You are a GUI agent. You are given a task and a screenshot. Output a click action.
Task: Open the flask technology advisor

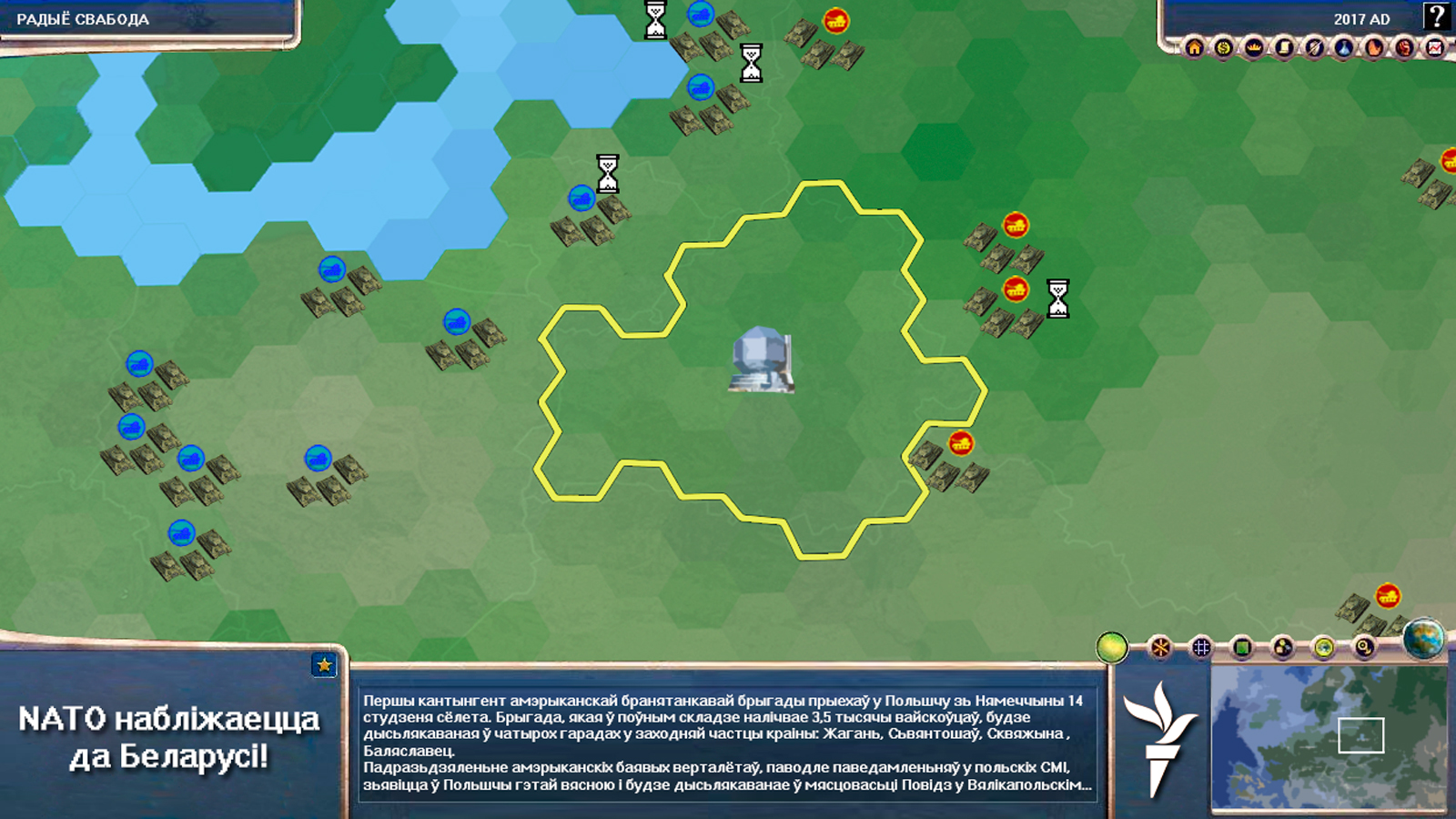click(x=1344, y=47)
